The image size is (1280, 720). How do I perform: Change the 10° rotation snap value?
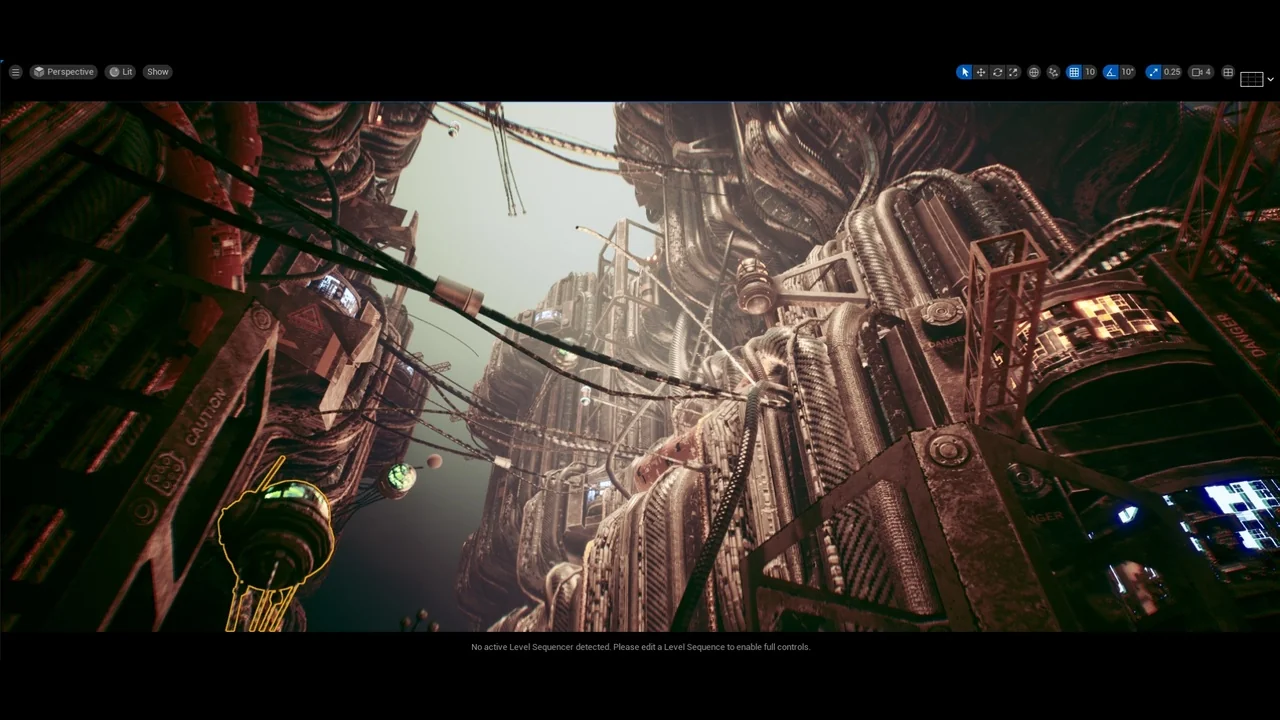[x=1127, y=71]
